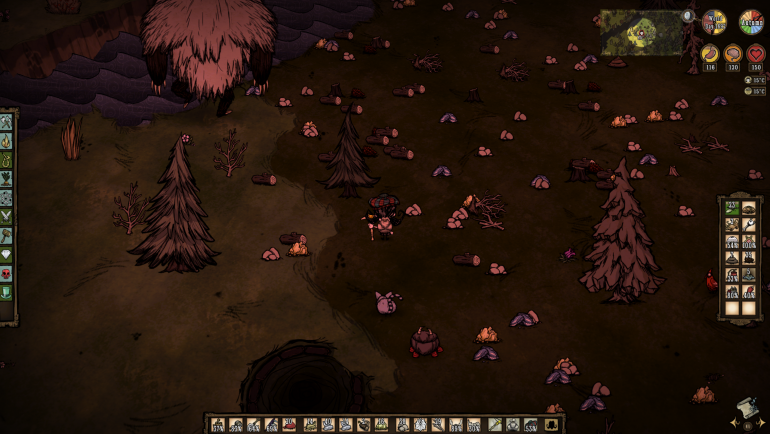The height and width of the screenshot is (434, 770).
Task: Select the equipped hat in the head slot
Action: (x=531, y=424)
